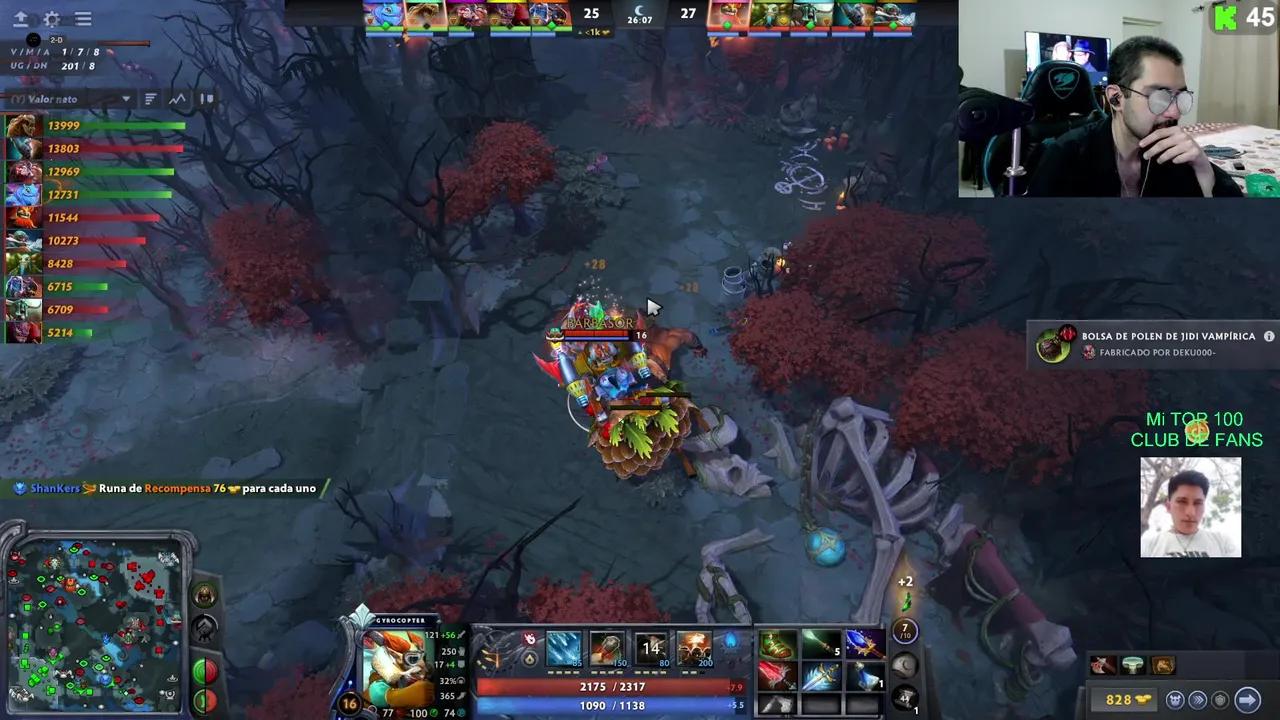
Task: Select Gyrocopter's Rocket Barrage ability
Action: tap(563, 650)
